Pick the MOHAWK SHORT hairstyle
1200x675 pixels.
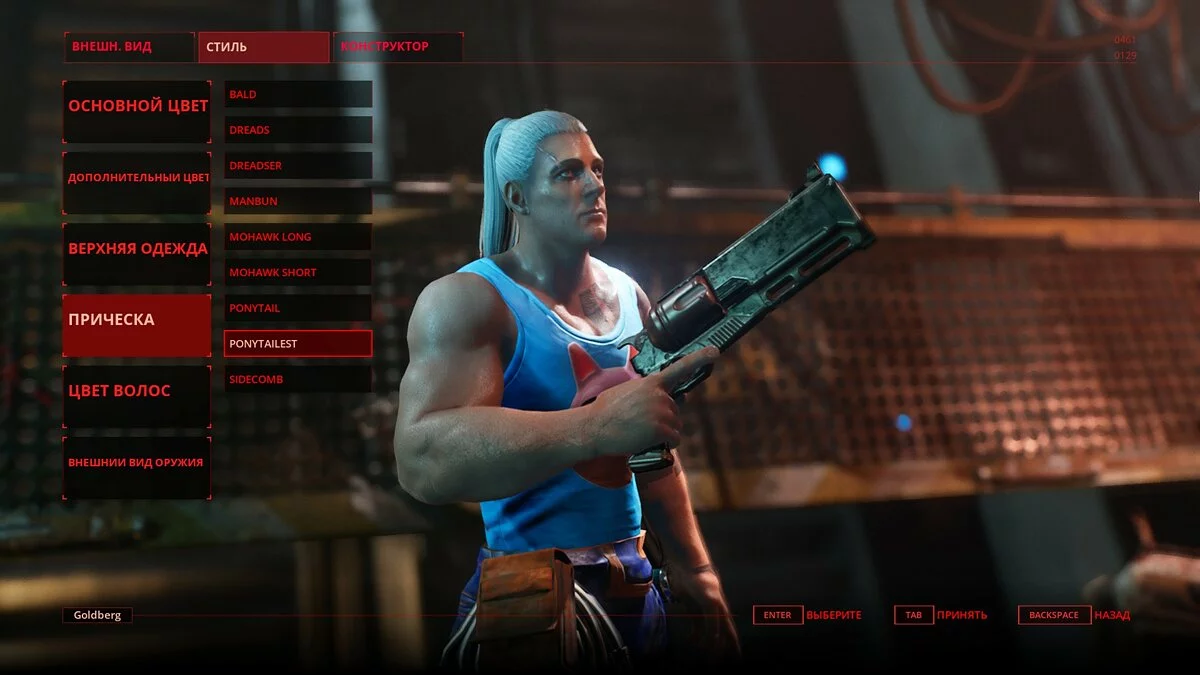pos(298,272)
